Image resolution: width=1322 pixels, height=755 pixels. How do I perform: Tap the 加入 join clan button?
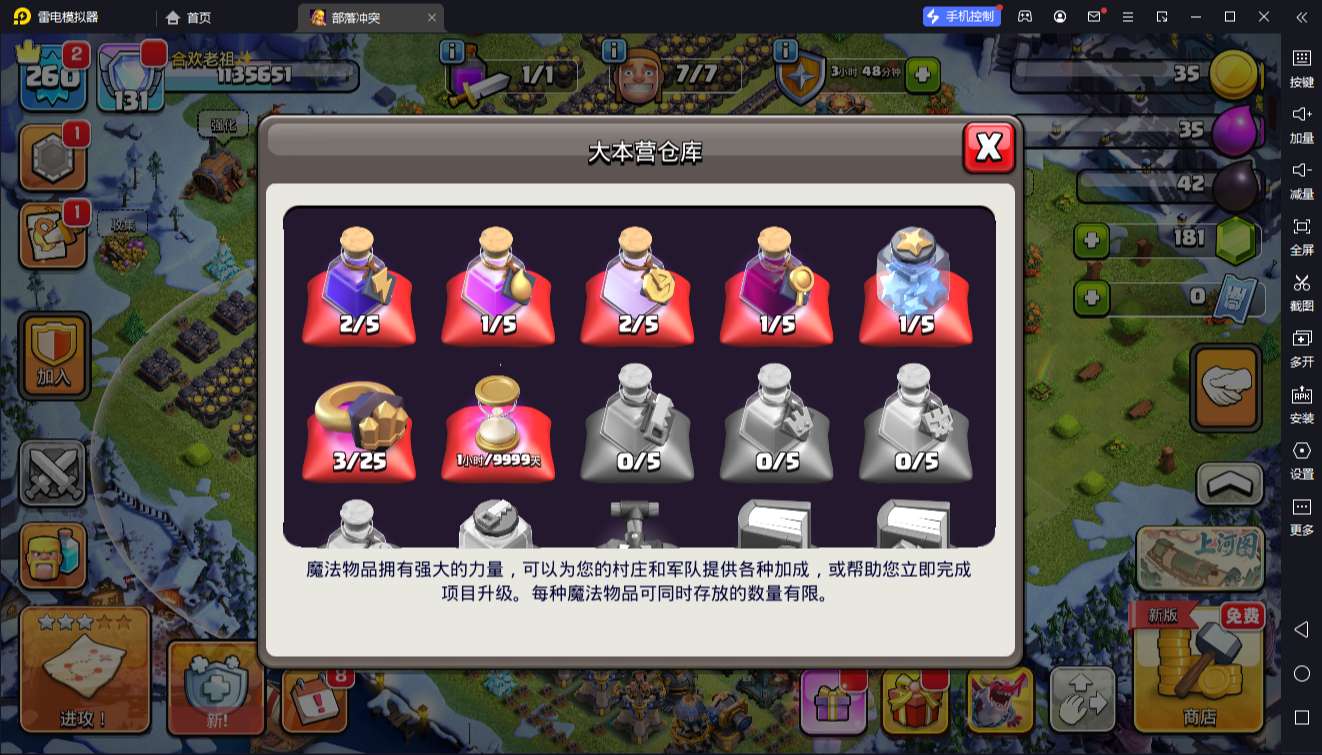click(x=53, y=355)
